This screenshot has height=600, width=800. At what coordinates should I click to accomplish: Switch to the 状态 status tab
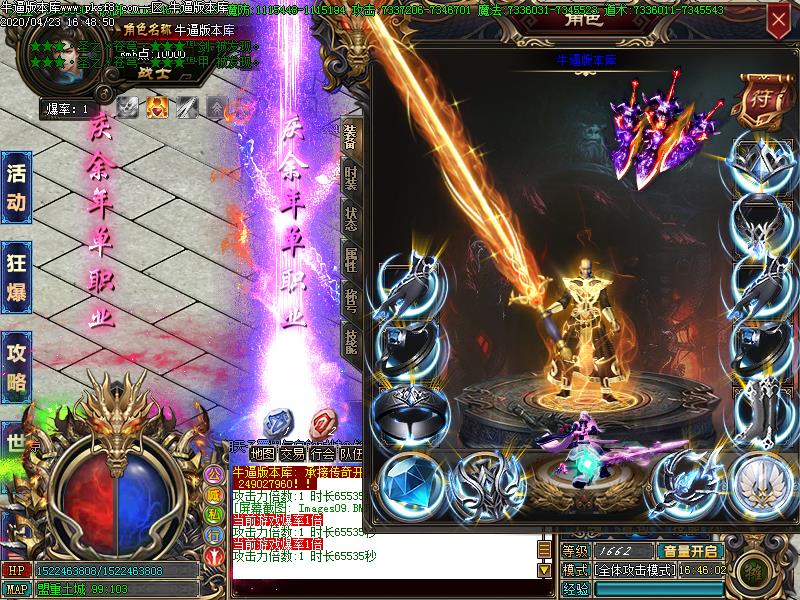pos(350,218)
